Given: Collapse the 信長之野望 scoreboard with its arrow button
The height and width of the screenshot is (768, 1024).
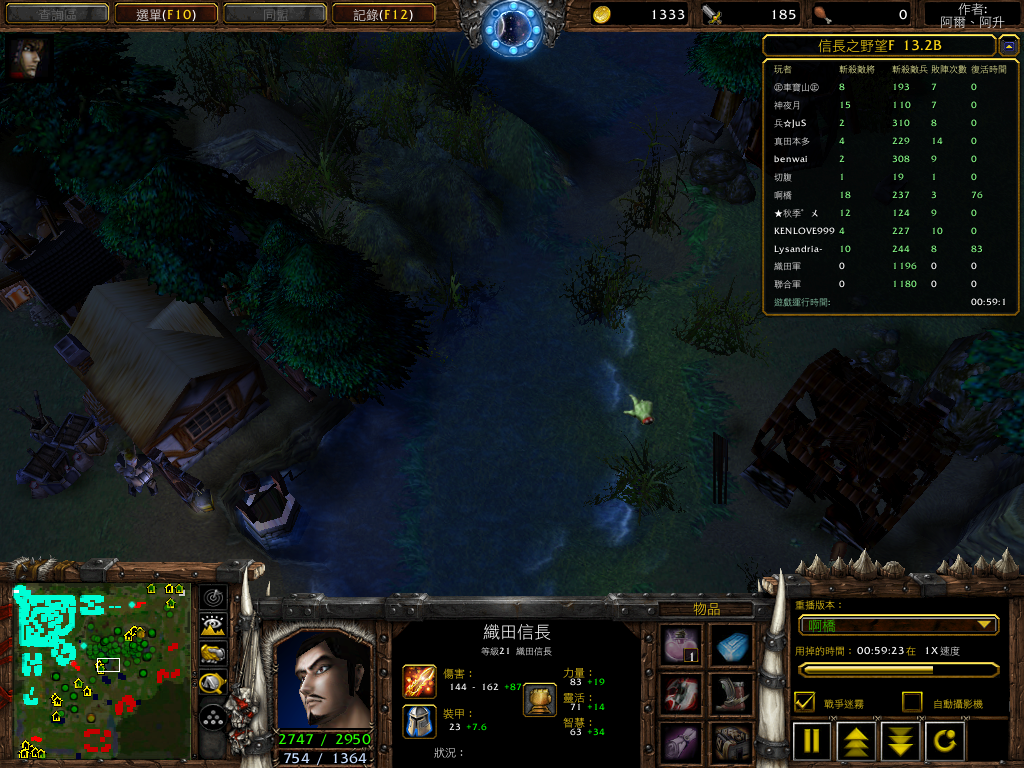Looking at the screenshot, I should tap(1008, 46).
